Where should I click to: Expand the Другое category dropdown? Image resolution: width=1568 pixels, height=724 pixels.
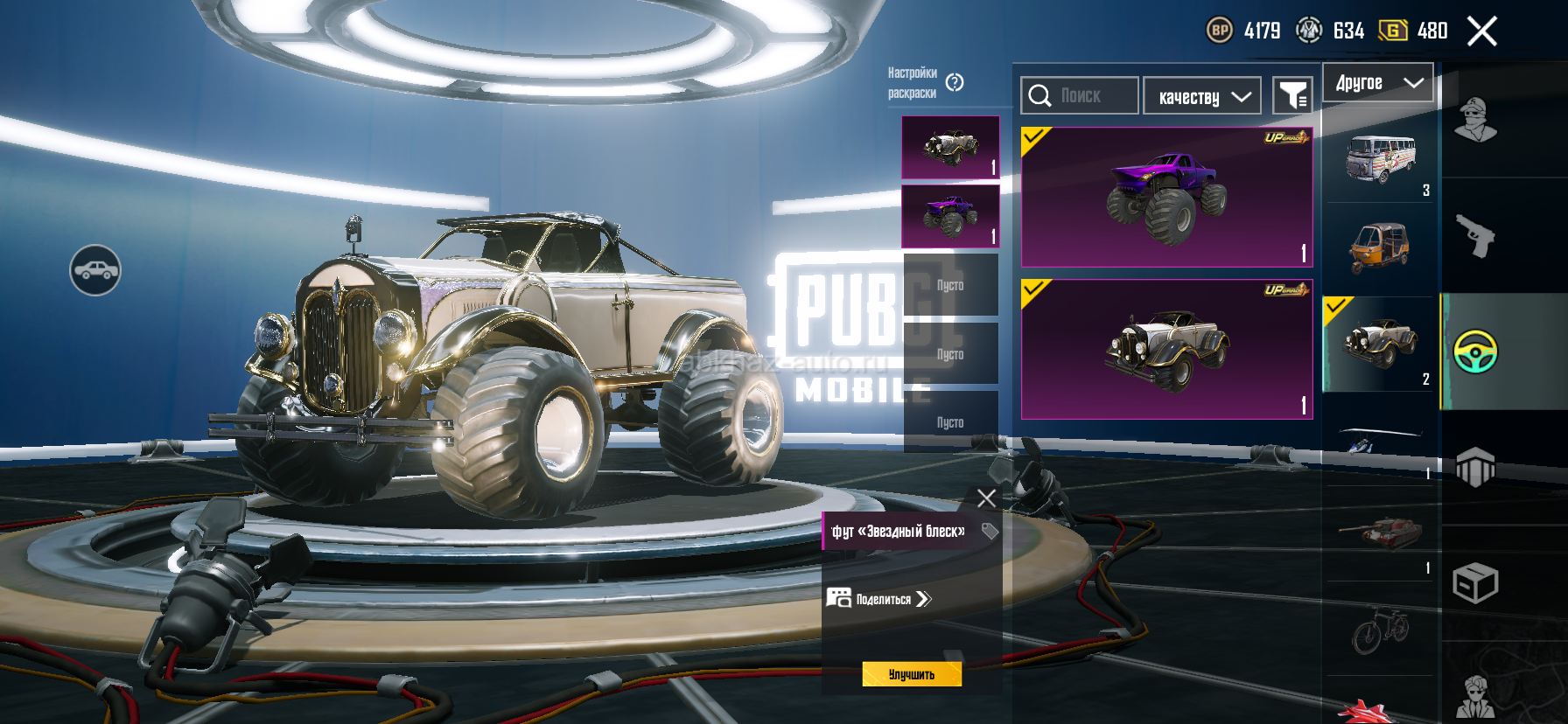coord(1377,83)
